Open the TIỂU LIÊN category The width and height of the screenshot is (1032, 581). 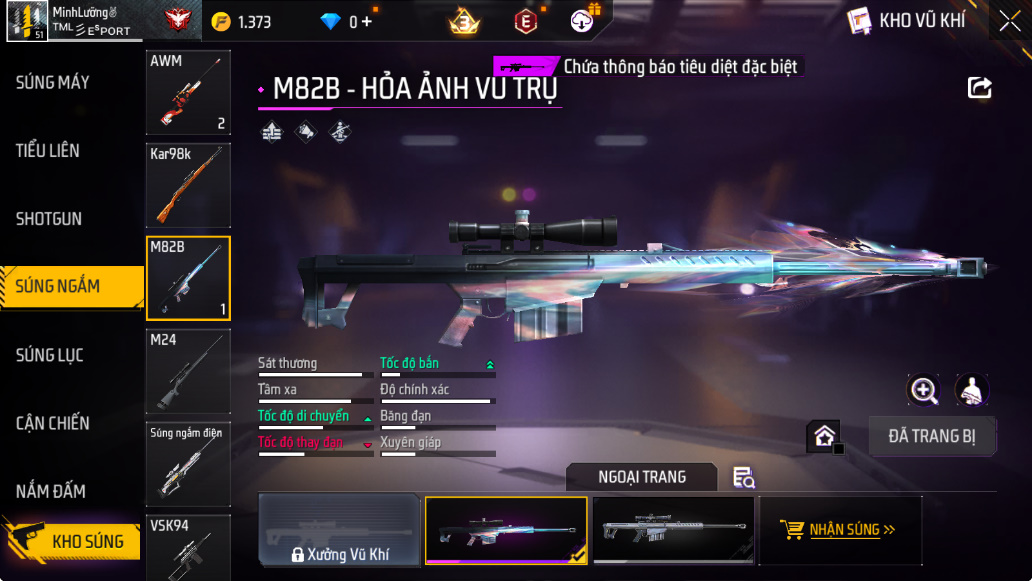click(48, 151)
